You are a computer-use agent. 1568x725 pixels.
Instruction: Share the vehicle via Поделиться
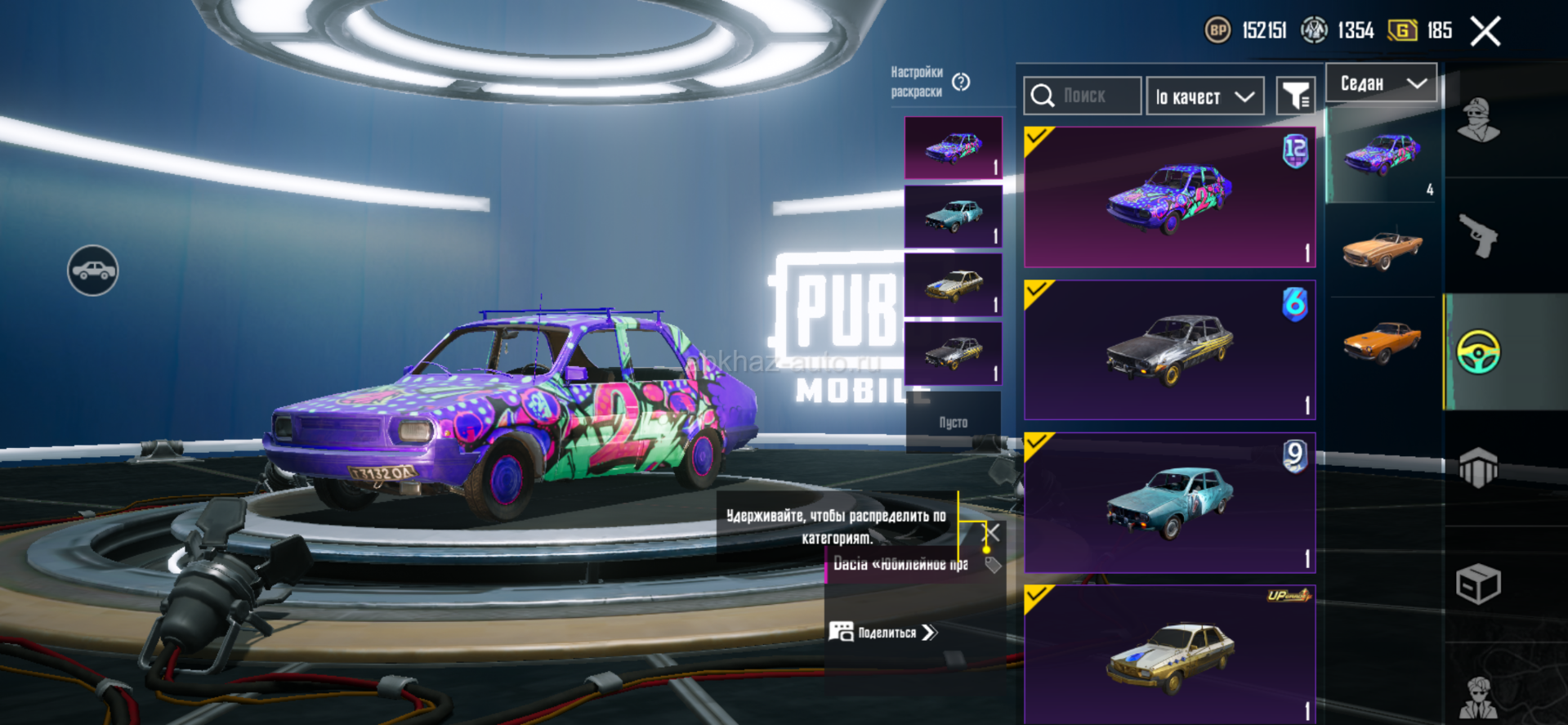tap(884, 633)
